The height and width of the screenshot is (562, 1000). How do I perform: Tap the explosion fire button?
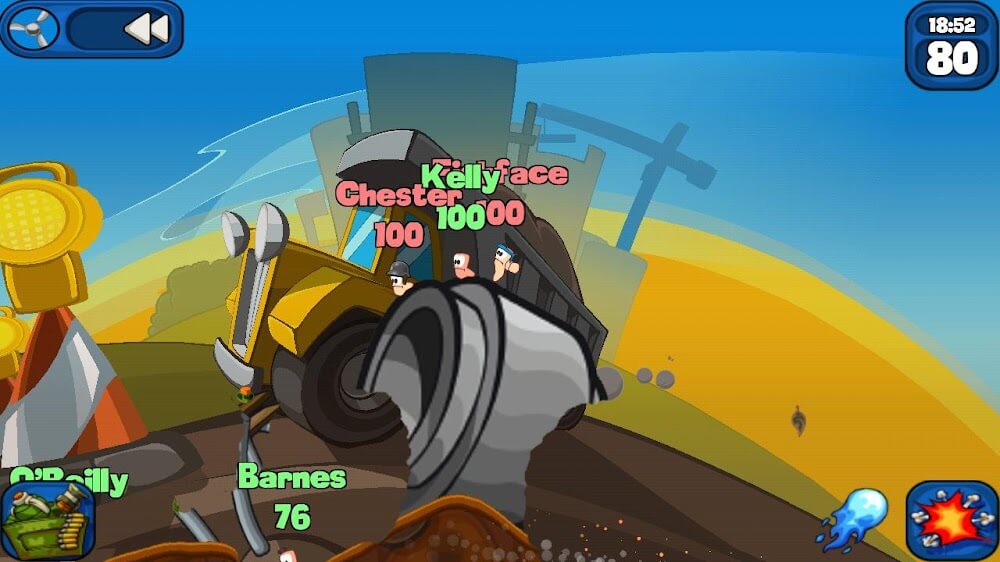tap(951, 520)
